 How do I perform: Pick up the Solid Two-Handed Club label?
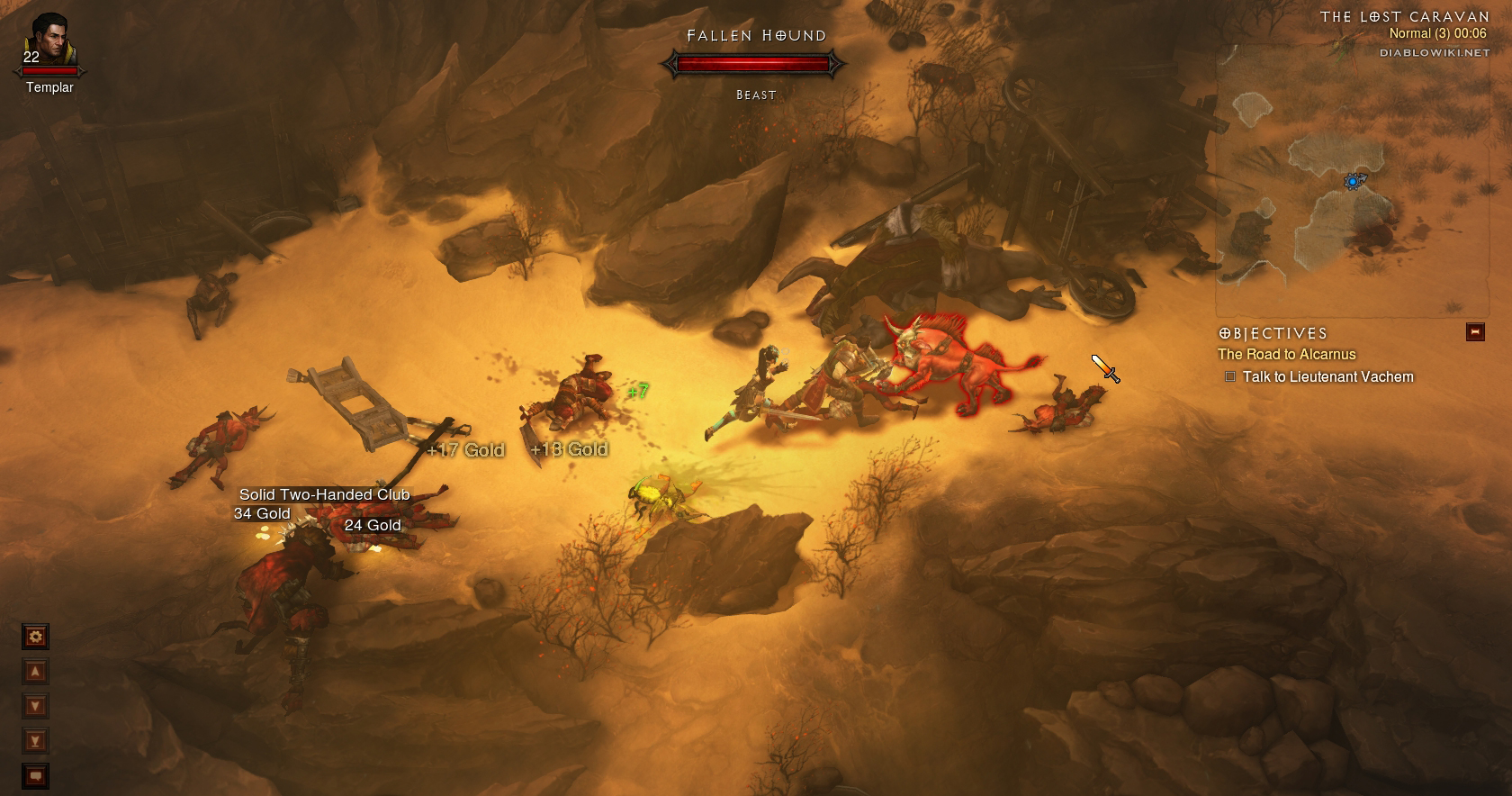point(324,494)
